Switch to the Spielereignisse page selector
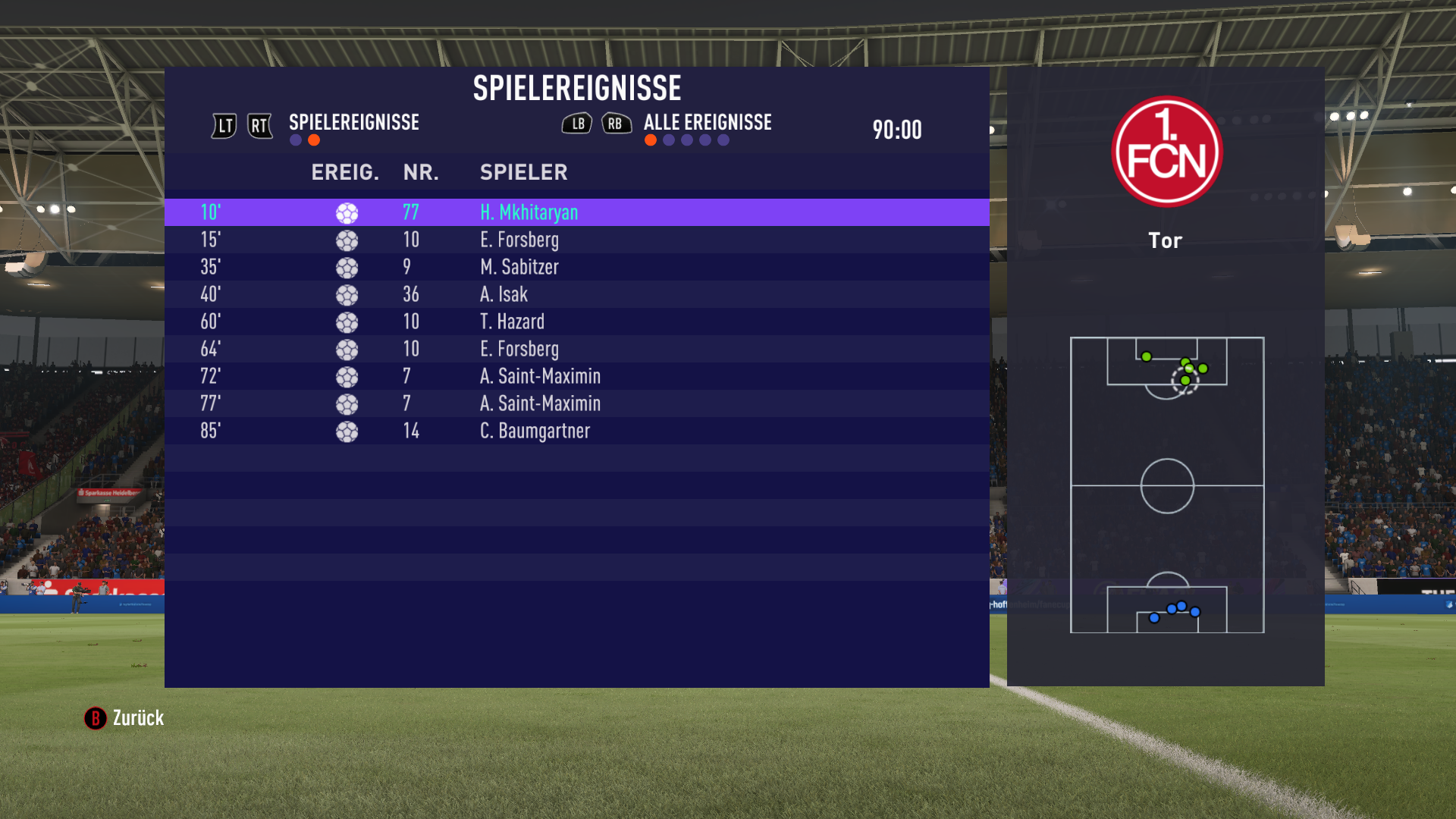Screen dimensions: 1456x819 coord(353,123)
